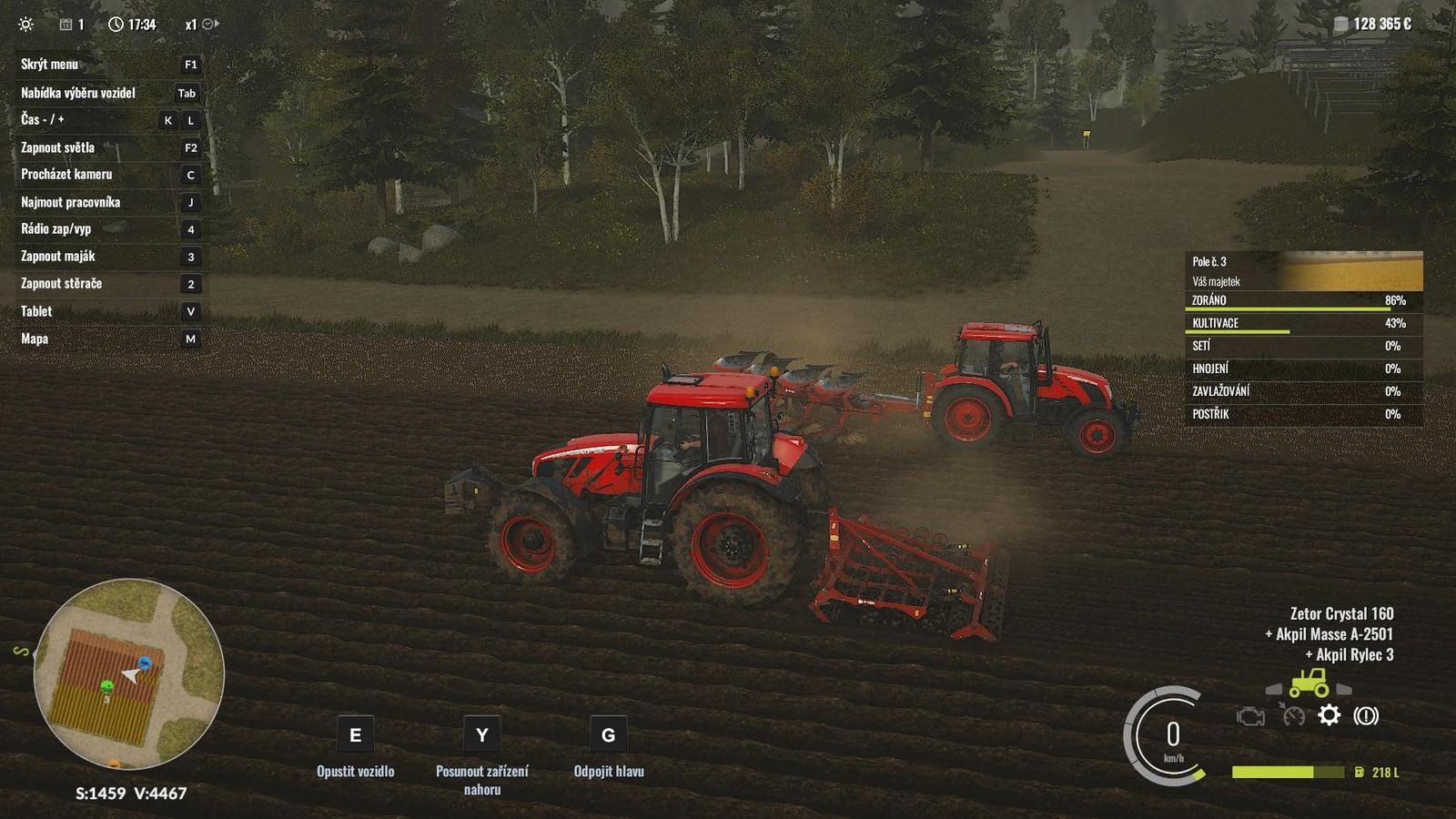Click the rear attachment arrow beside tractor icon

pyautogui.click(x=1344, y=688)
